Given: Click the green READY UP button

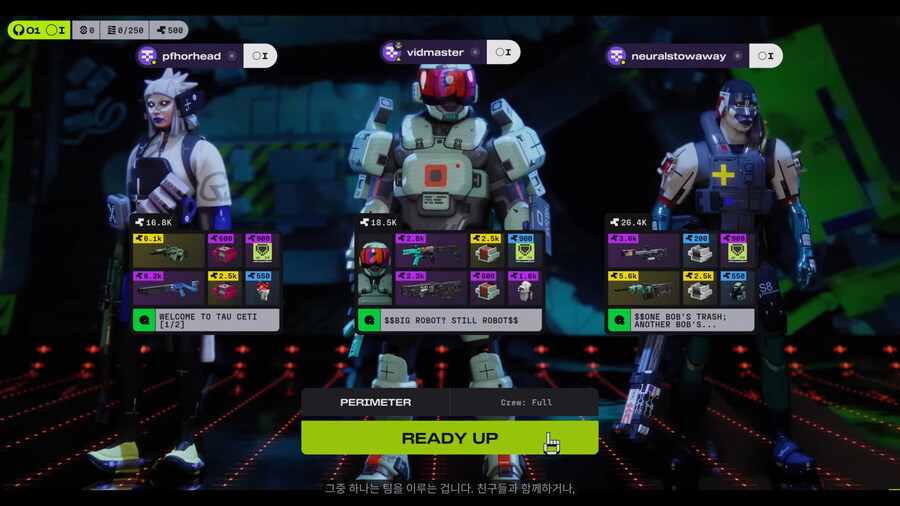Looking at the screenshot, I should pyautogui.click(x=449, y=438).
